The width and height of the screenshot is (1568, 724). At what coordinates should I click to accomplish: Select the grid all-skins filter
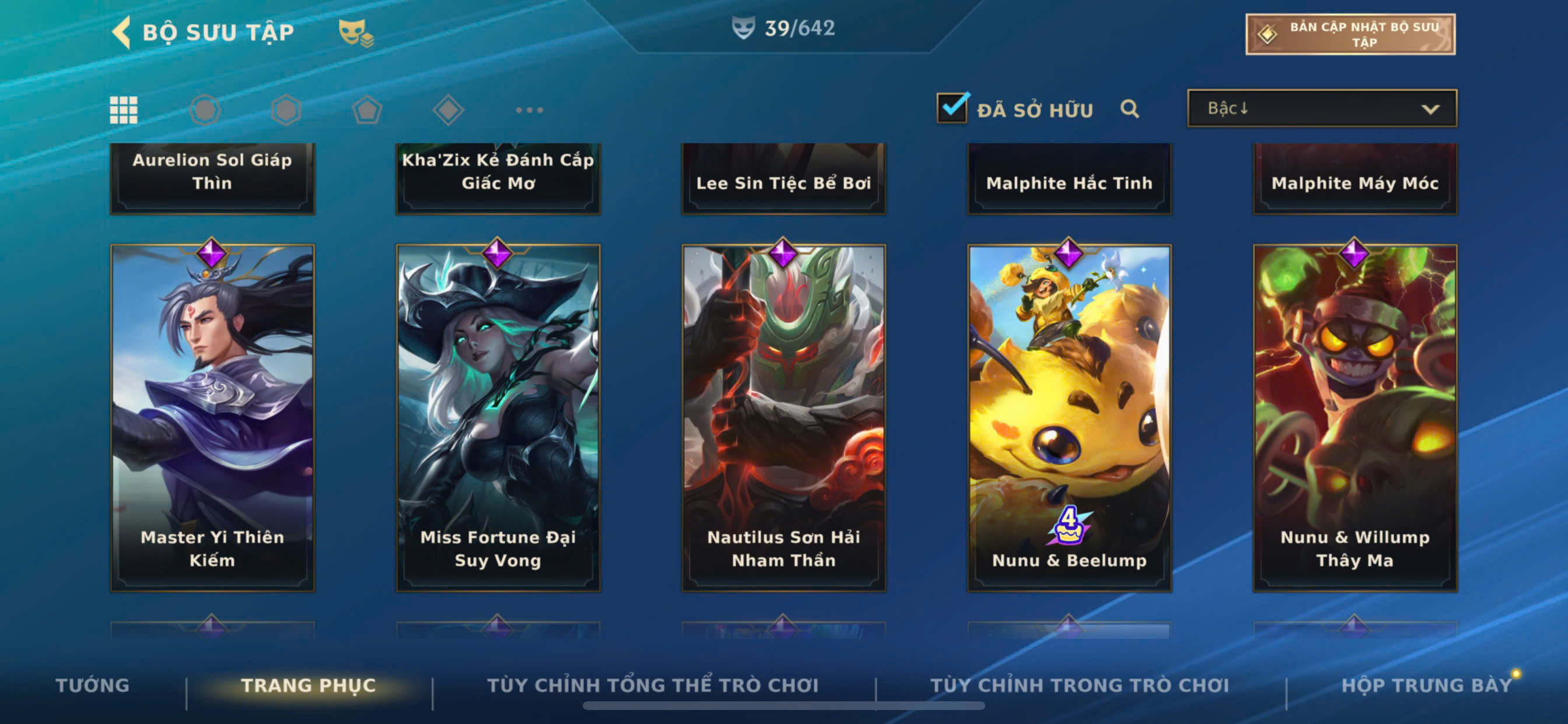pos(124,110)
